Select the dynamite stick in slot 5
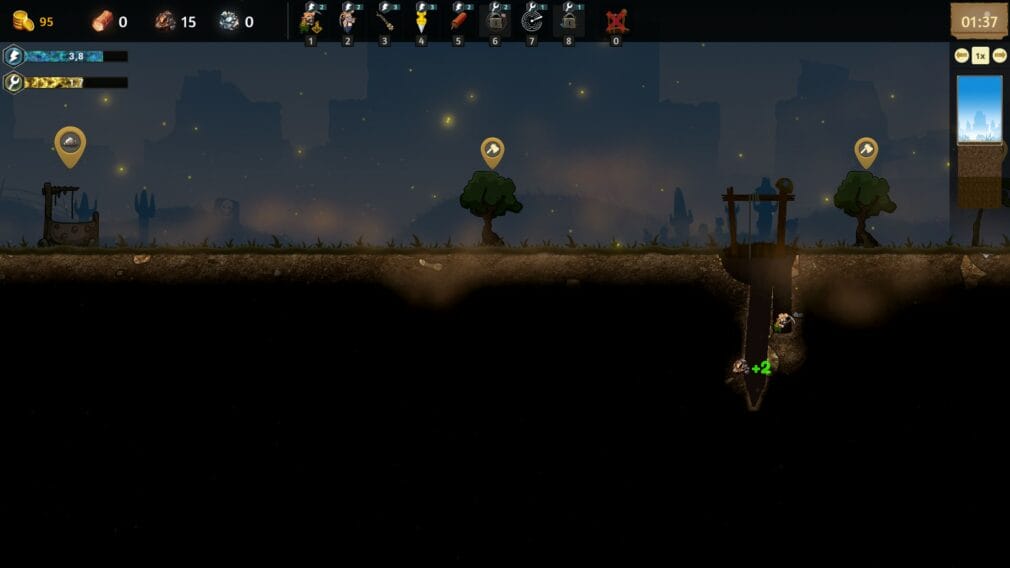1010x568 pixels. tap(458, 21)
